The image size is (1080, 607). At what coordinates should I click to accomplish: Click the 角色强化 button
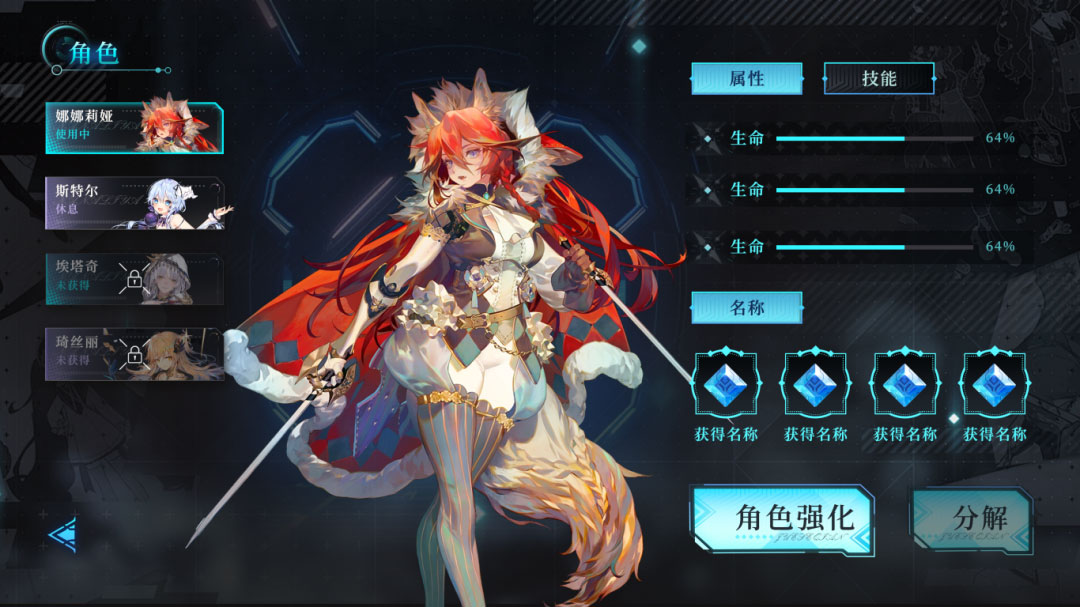782,519
